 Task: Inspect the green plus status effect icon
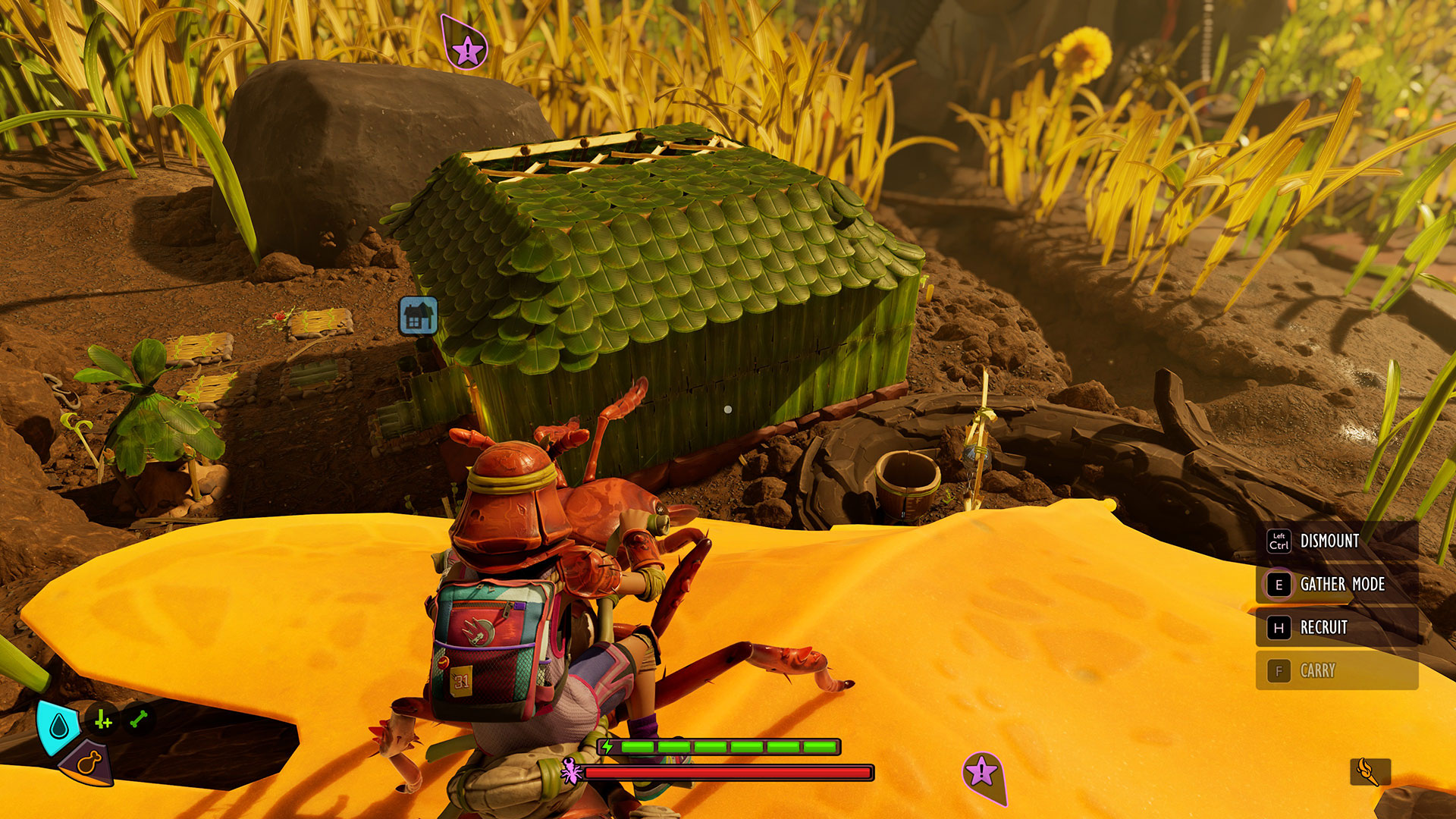point(103,720)
